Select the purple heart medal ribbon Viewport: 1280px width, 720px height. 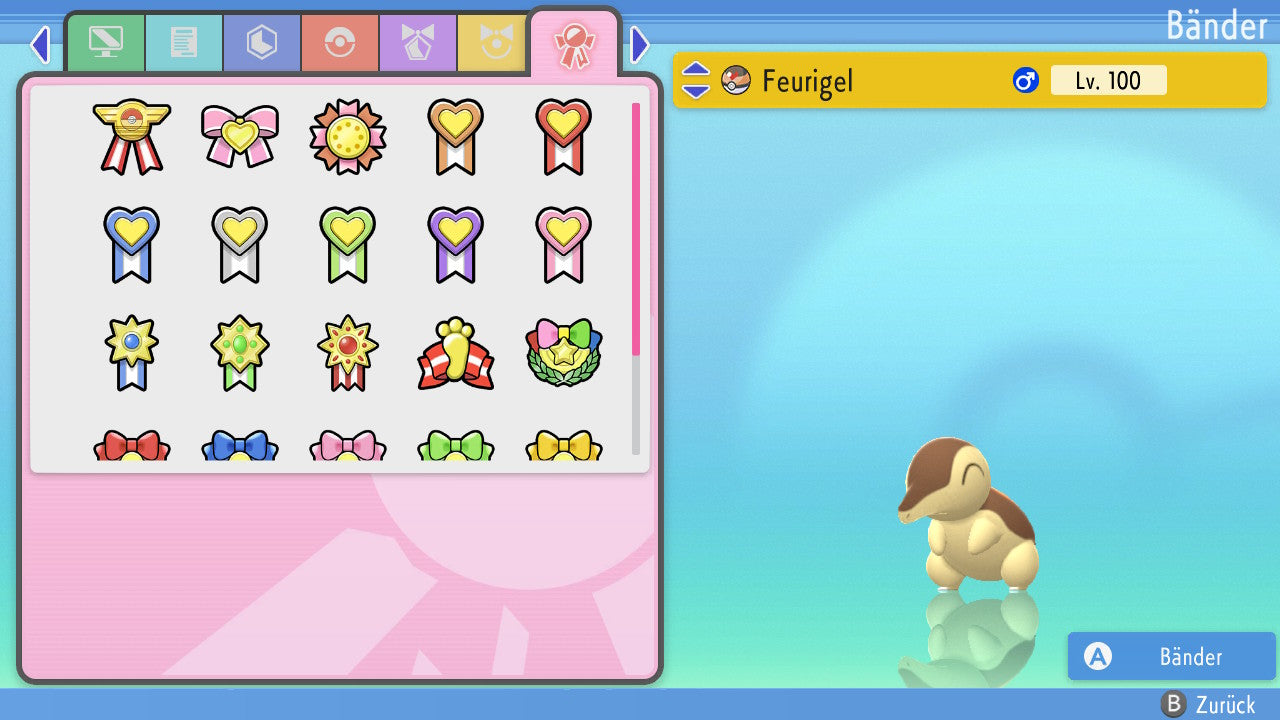455,243
